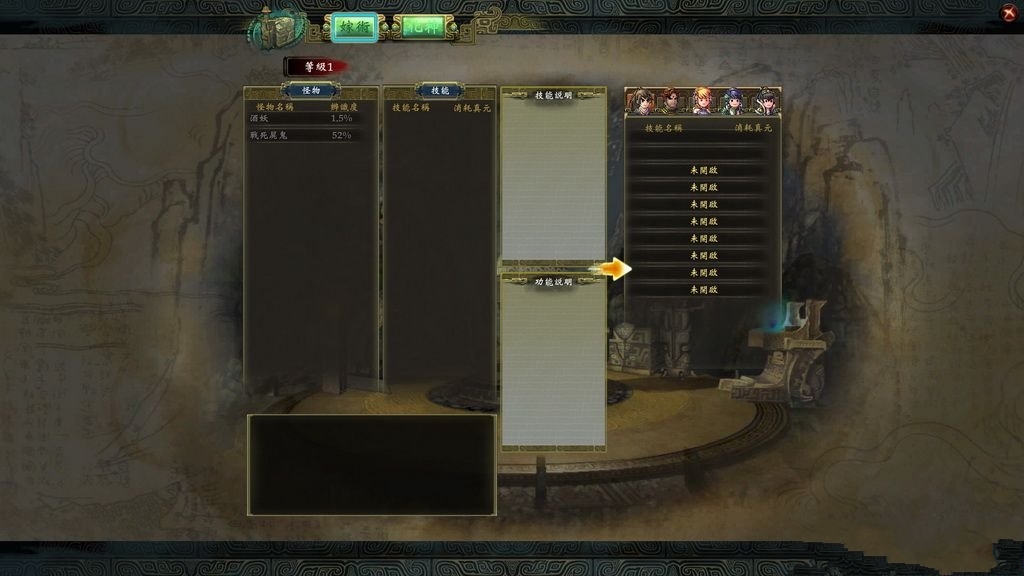This screenshot has height=576, width=1024.
Task: Close the skill refinement screen
Action: click(1008, 13)
